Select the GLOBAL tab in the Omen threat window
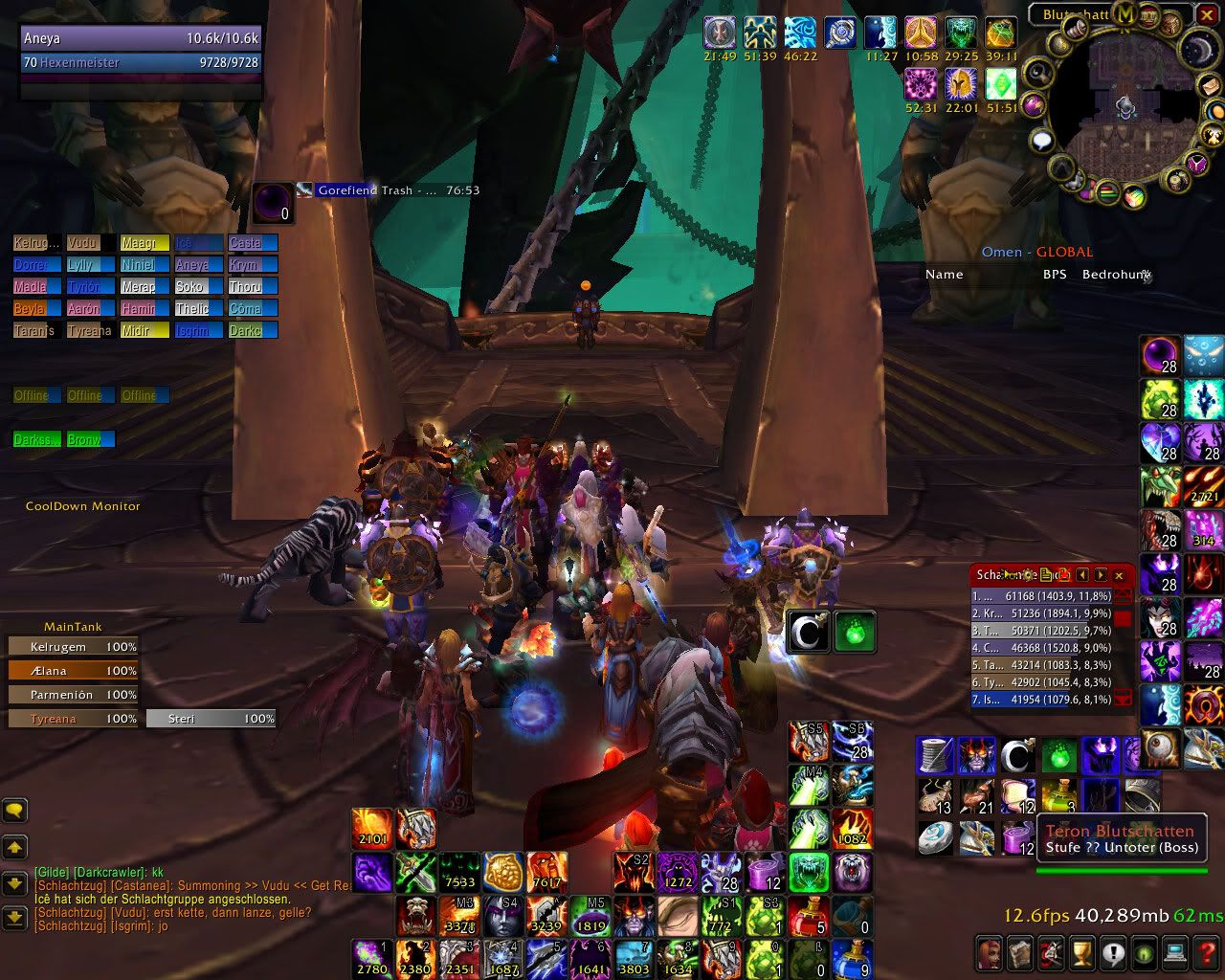This screenshot has width=1225, height=980. pyautogui.click(x=1062, y=252)
